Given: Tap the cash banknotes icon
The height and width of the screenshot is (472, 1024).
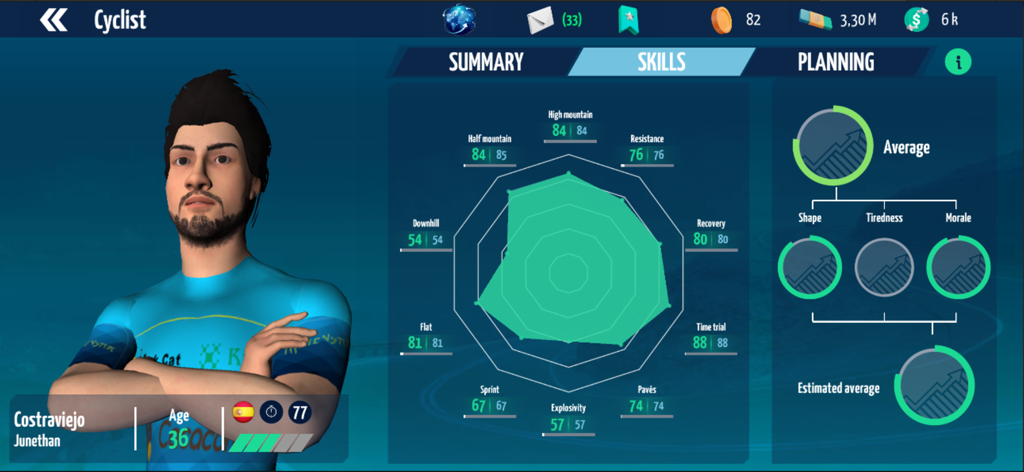Looking at the screenshot, I should pyautogui.click(x=815, y=20).
